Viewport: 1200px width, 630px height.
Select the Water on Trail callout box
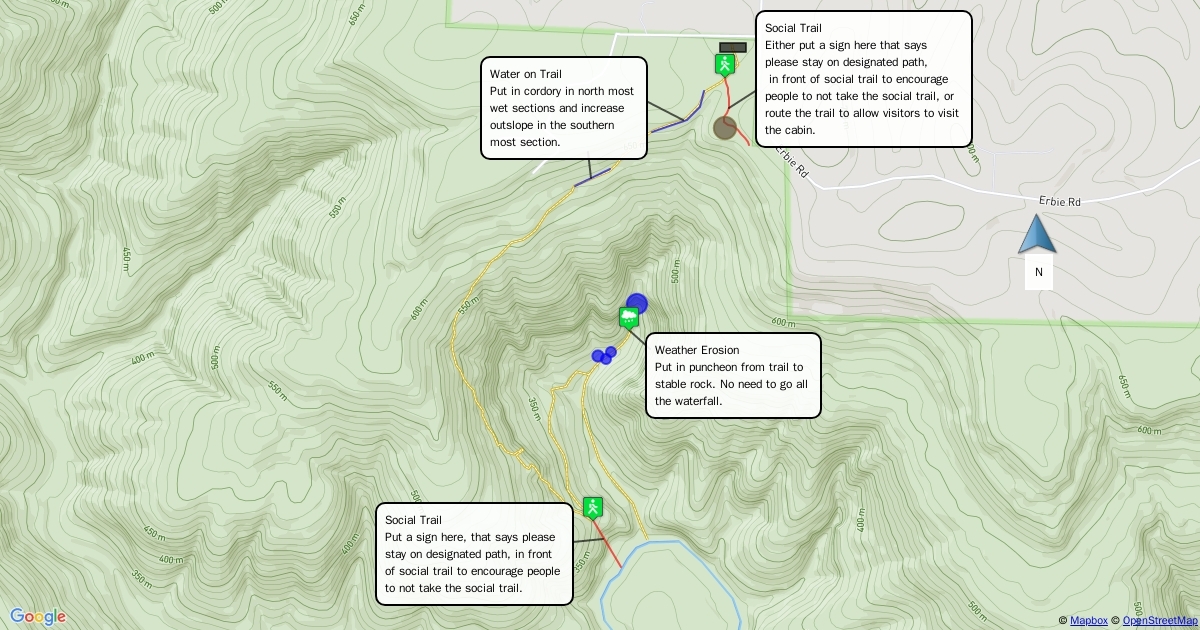564,108
